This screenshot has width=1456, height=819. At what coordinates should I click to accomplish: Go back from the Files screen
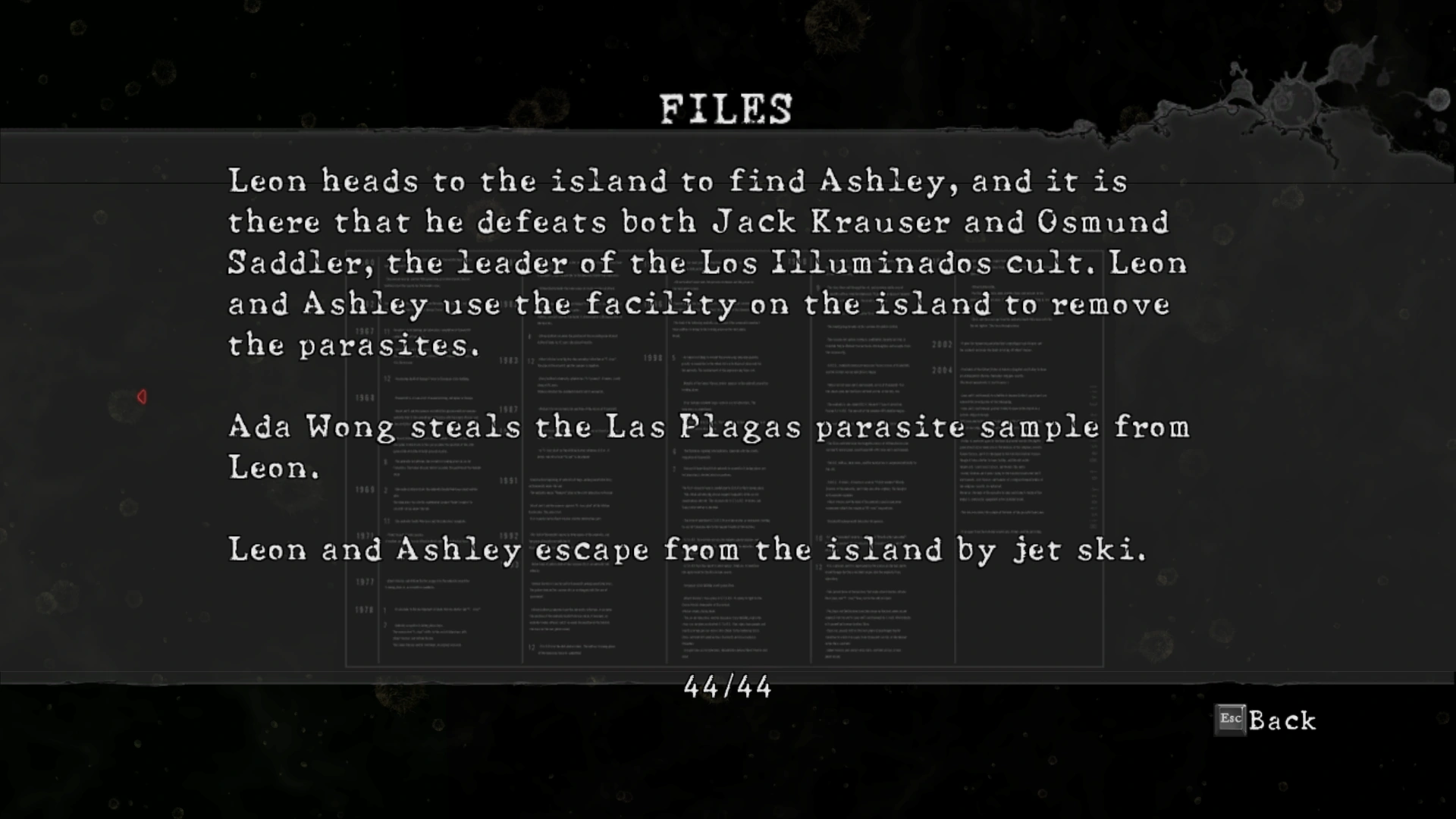1266,720
